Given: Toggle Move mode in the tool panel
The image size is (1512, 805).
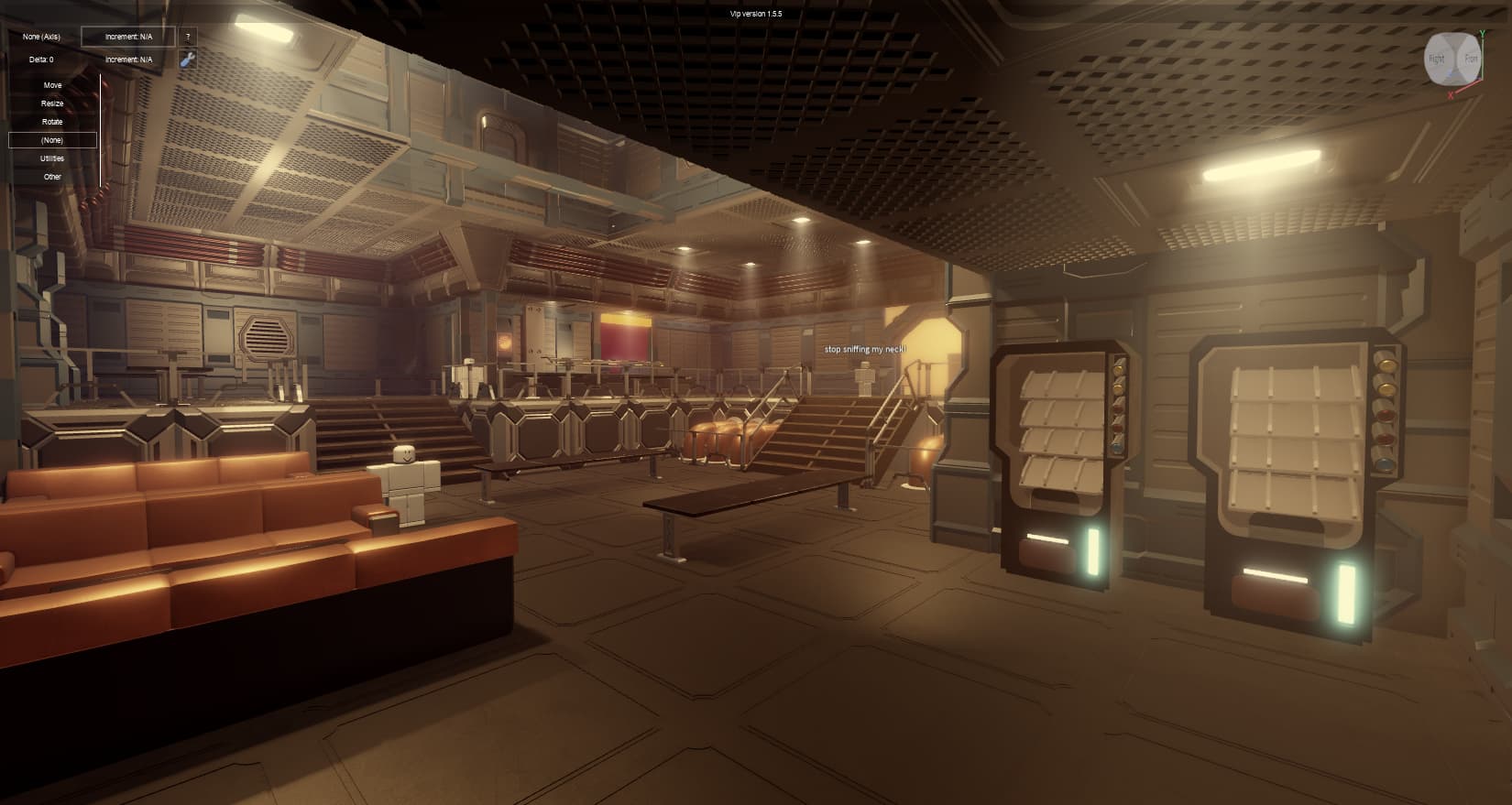Looking at the screenshot, I should pyautogui.click(x=52, y=85).
